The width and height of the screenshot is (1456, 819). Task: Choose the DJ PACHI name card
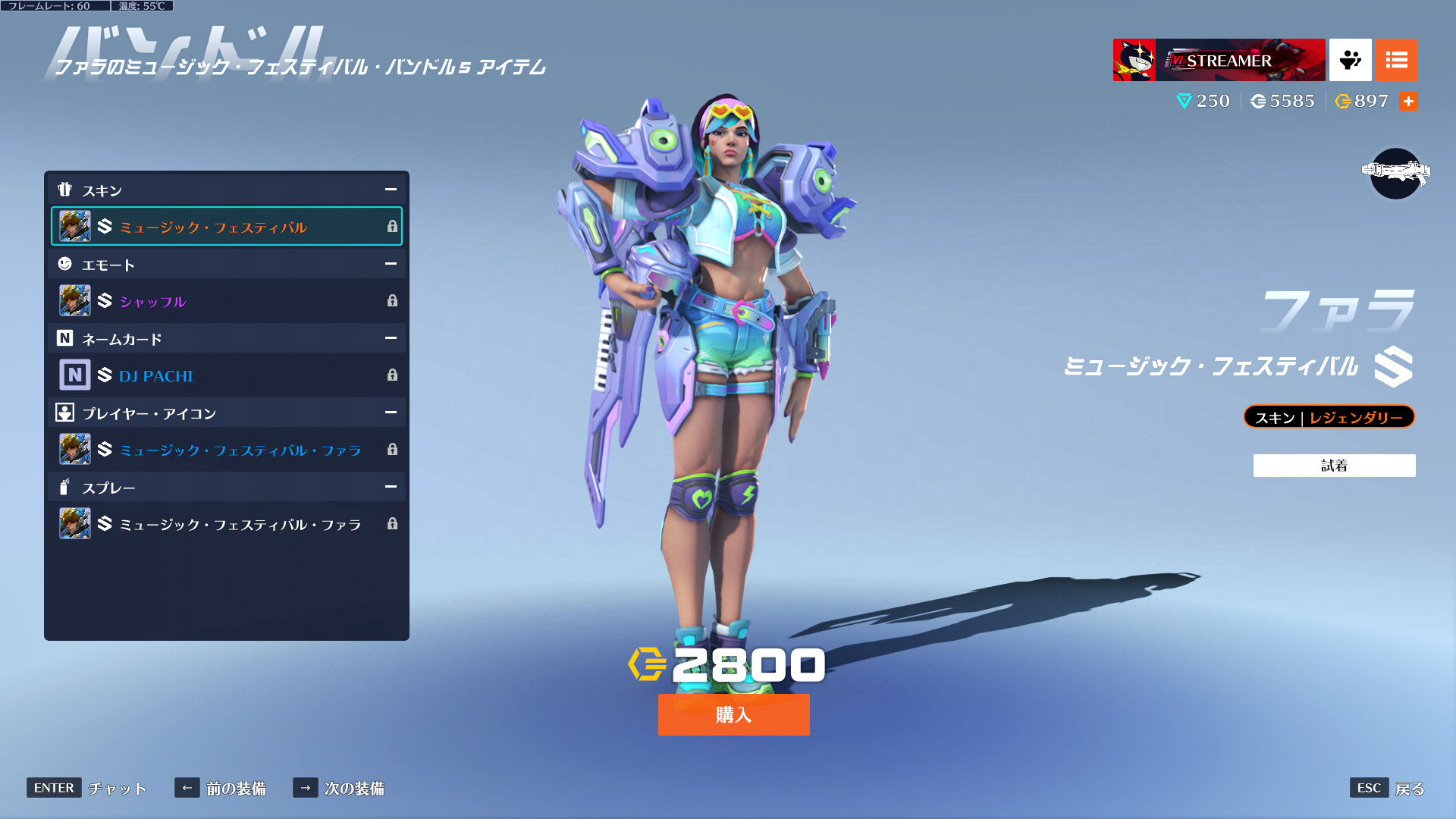(x=226, y=375)
